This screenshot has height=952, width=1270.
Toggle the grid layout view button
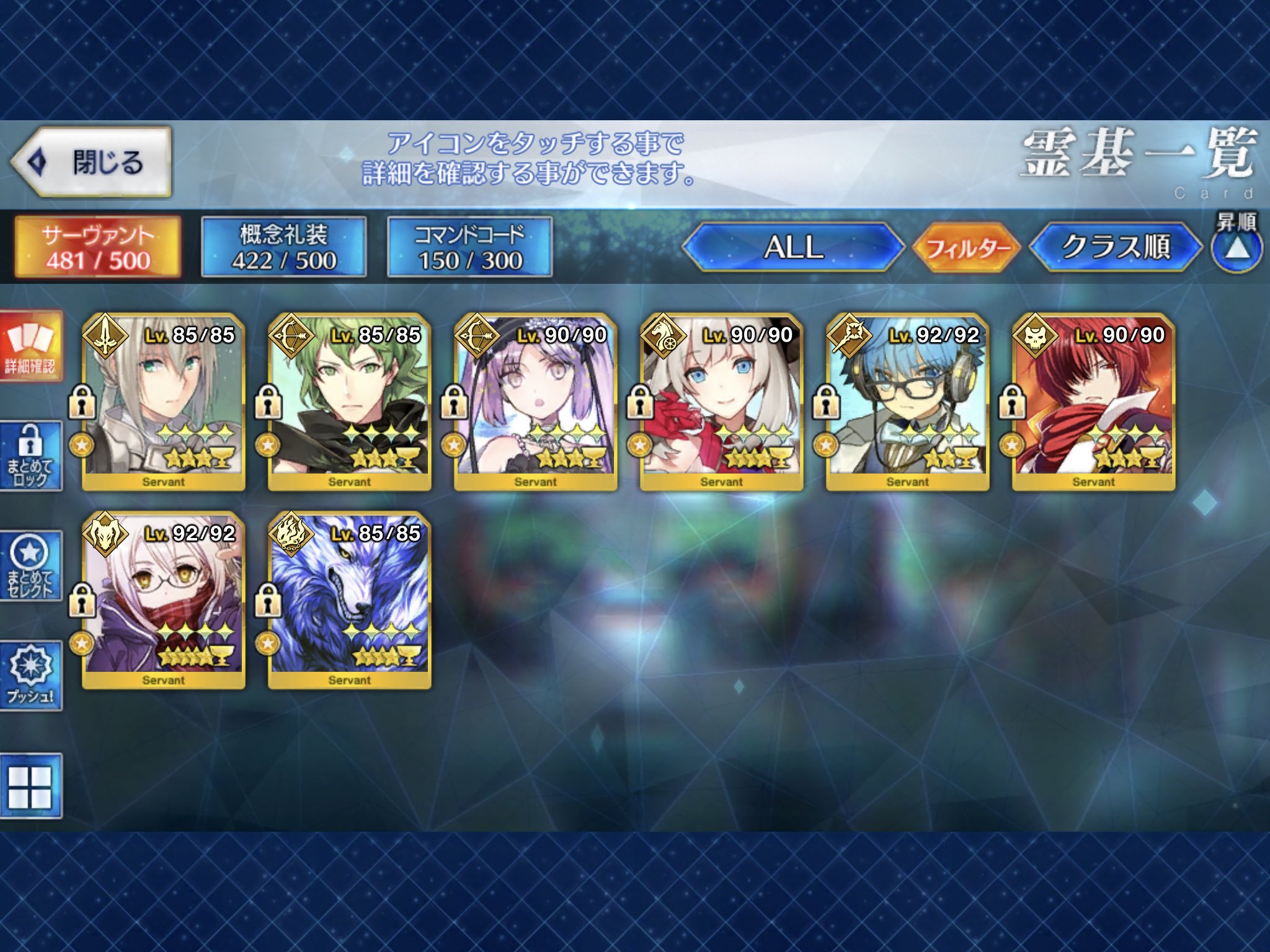(31, 787)
